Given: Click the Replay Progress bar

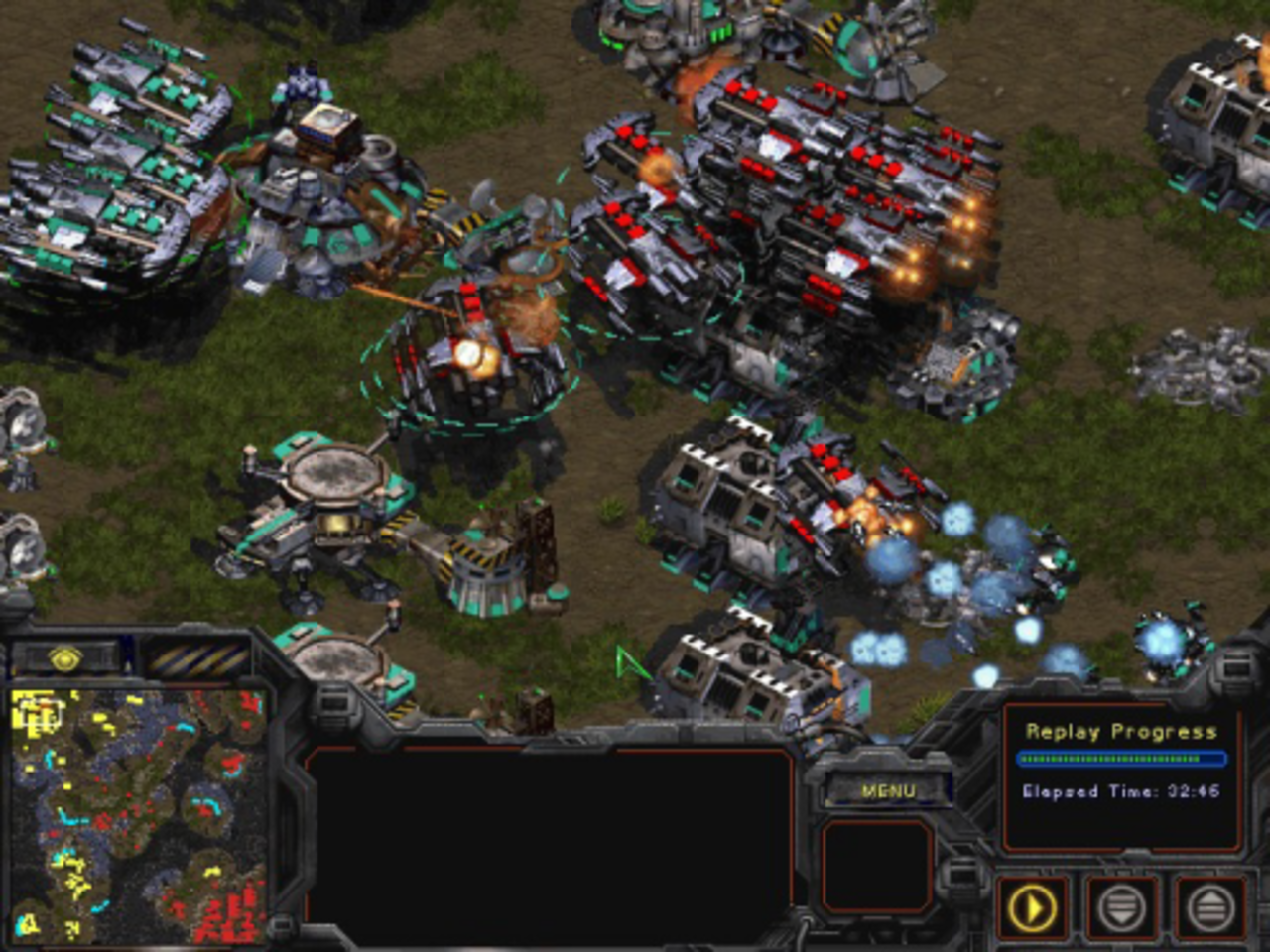Looking at the screenshot, I should (x=1121, y=760).
